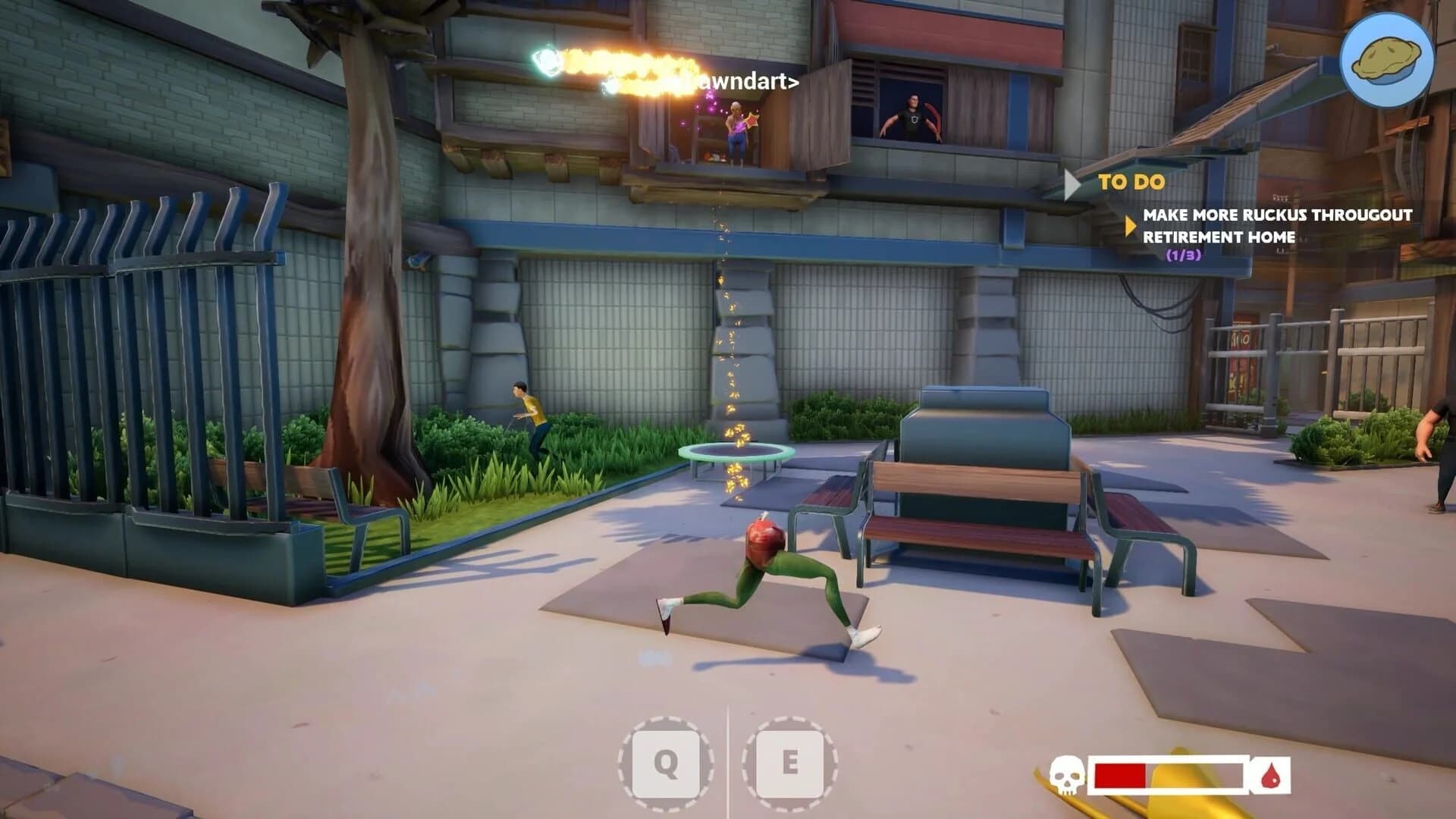Collapse the TO DO list with its white arrow

point(1072,182)
